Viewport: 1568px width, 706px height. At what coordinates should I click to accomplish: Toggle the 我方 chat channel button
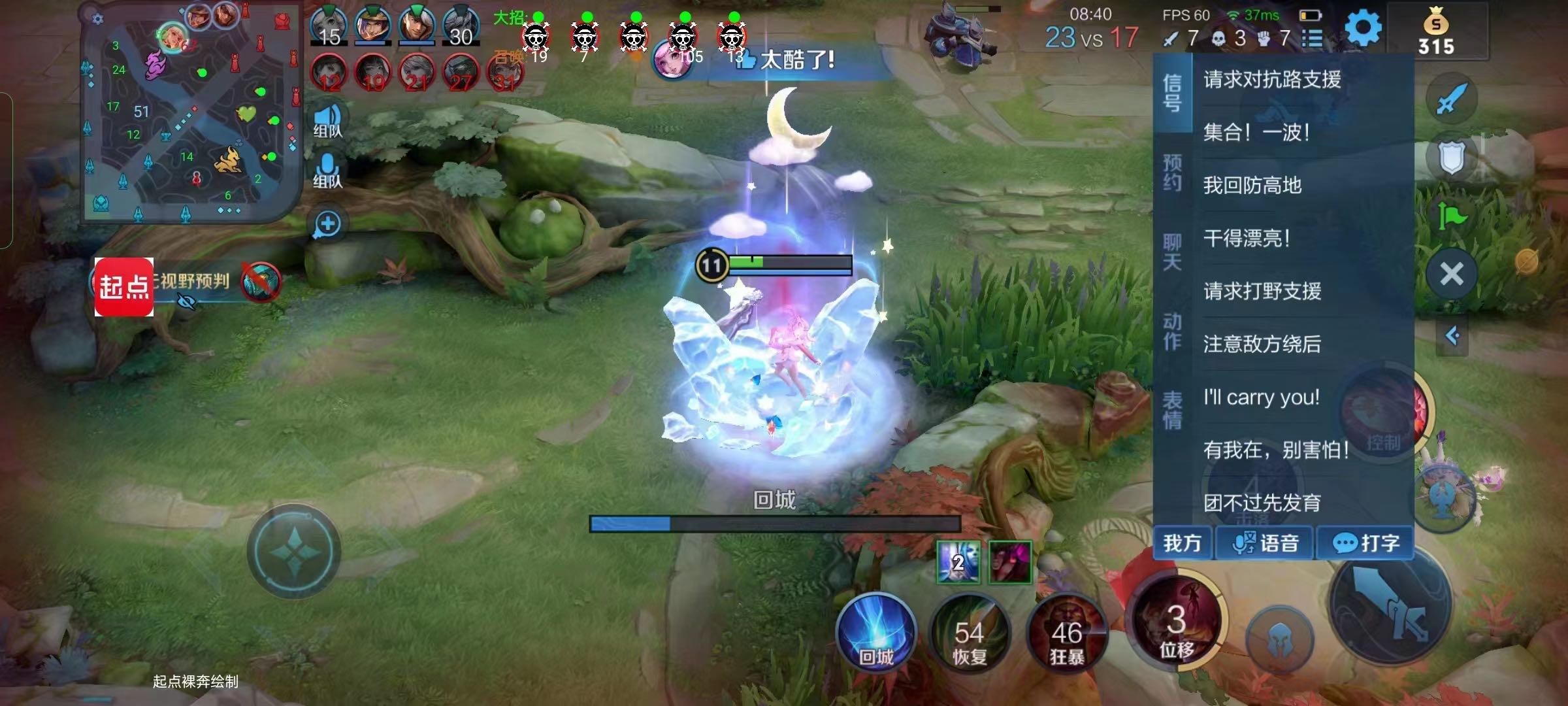tap(1183, 543)
